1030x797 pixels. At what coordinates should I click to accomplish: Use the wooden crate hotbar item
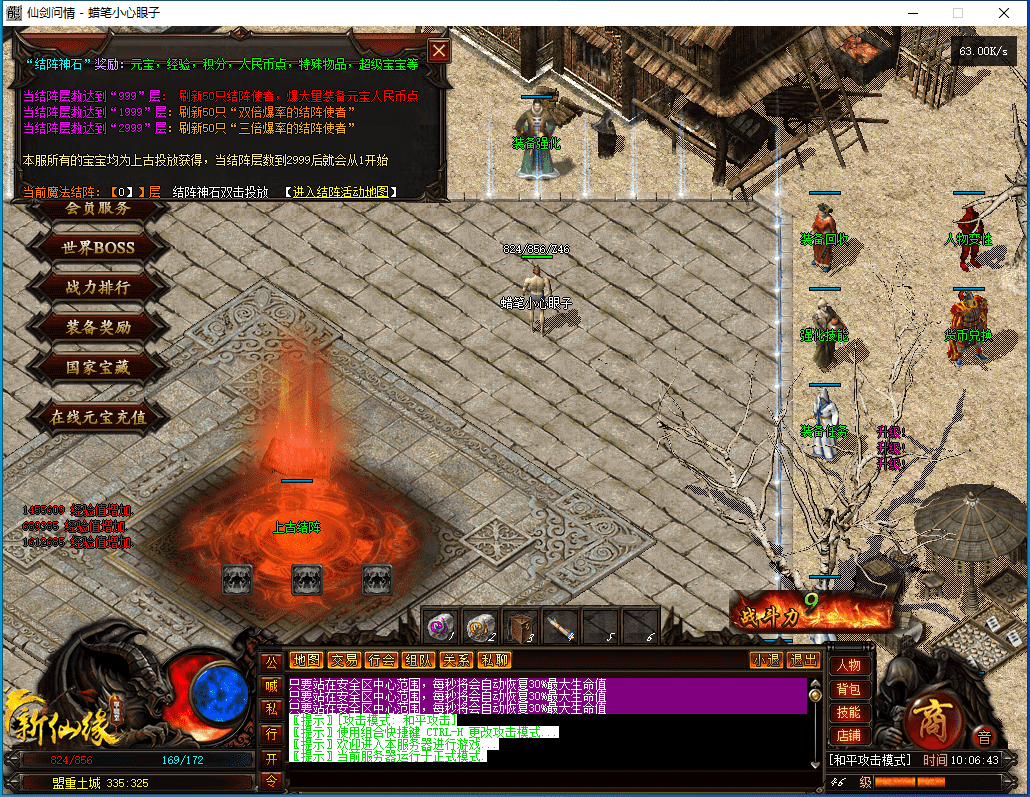tap(520, 626)
